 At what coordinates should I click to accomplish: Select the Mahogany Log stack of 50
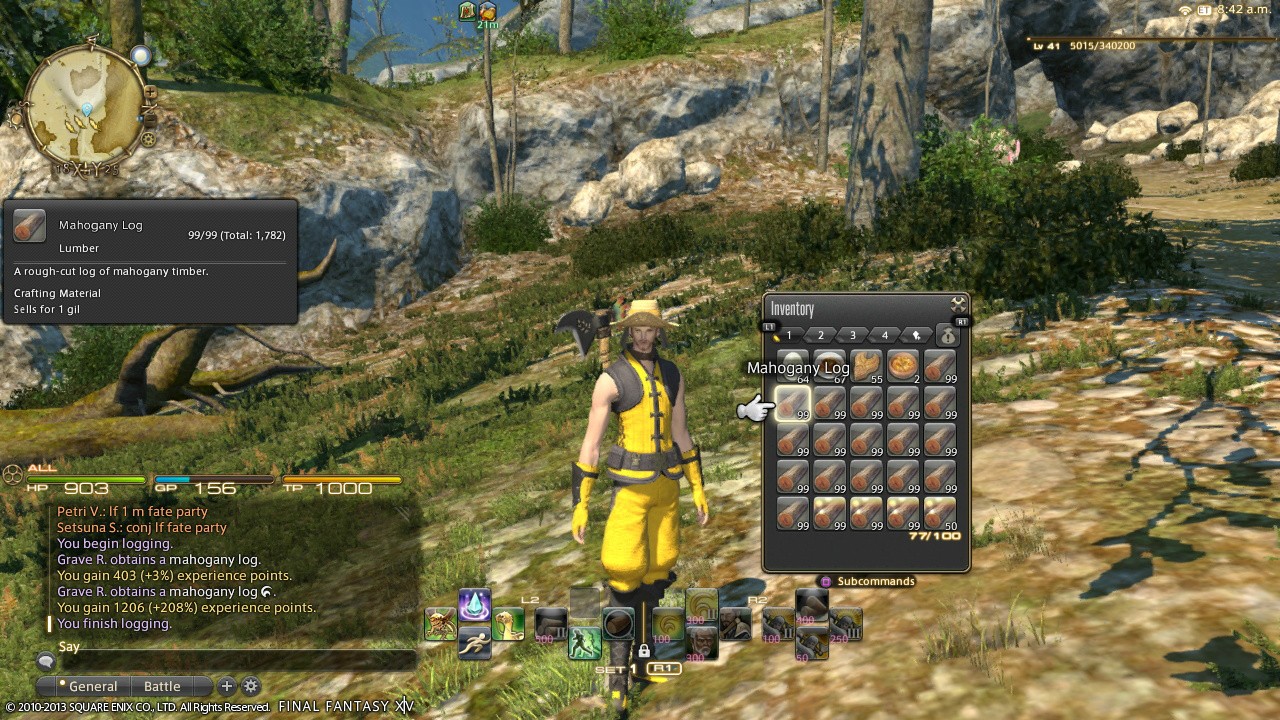click(940, 513)
